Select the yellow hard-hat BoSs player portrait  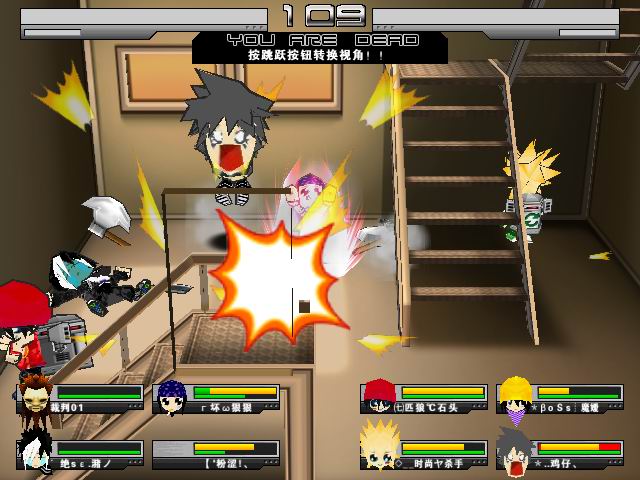[514, 397]
